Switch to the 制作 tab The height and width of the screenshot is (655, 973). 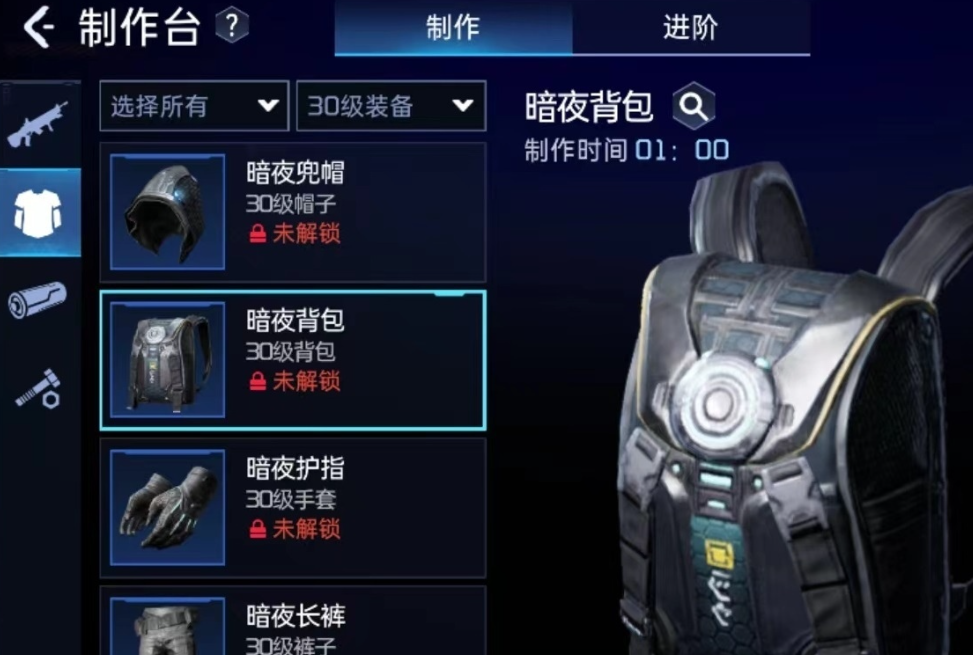[453, 28]
